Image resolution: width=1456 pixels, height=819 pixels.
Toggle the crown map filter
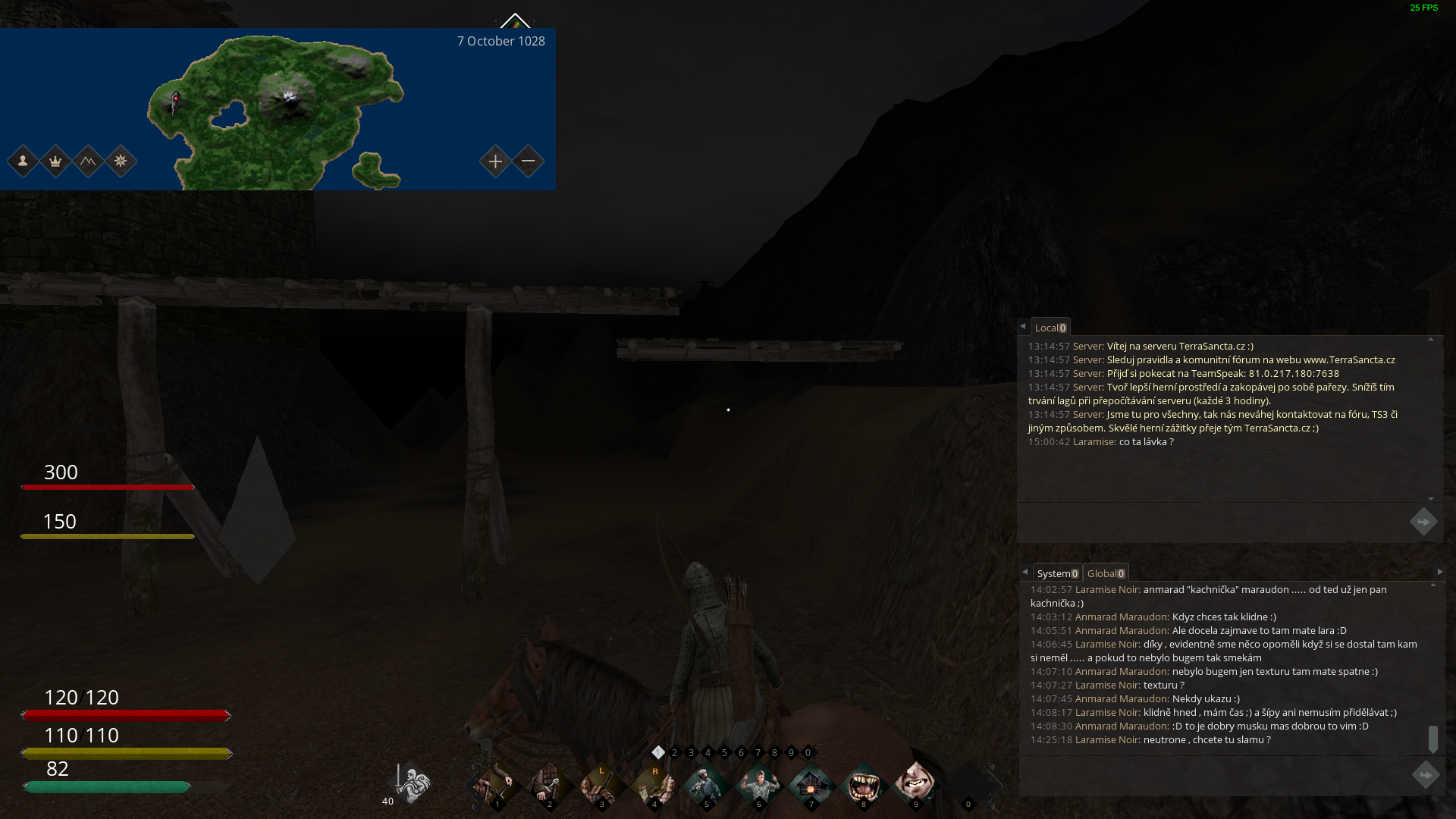[x=55, y=162]
